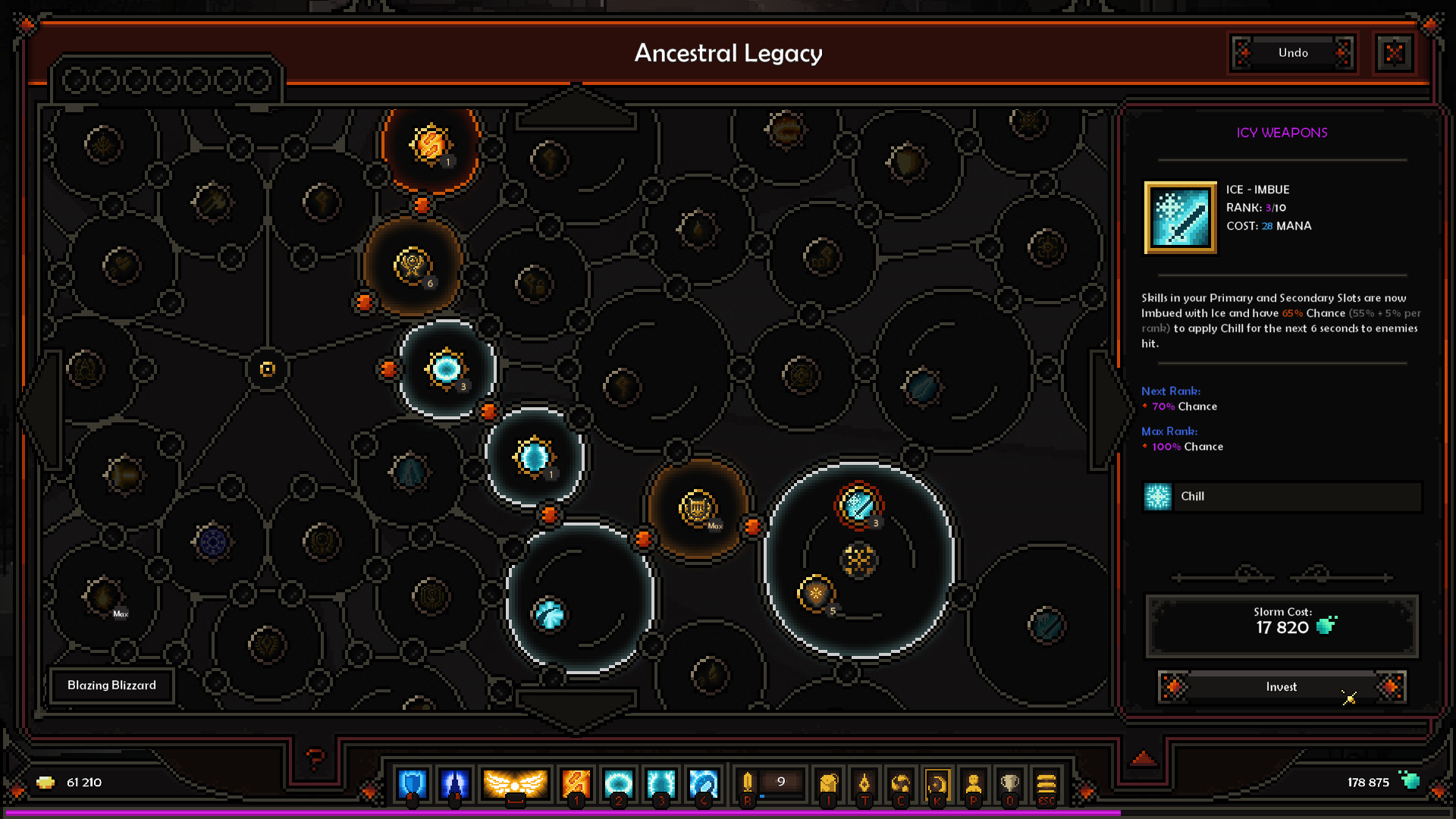Image resolution: width=1456 pixels, height=819 pixels.
Task: Select the Ice Imbue snowflake sword icon
Action: tap(1180, 218)
